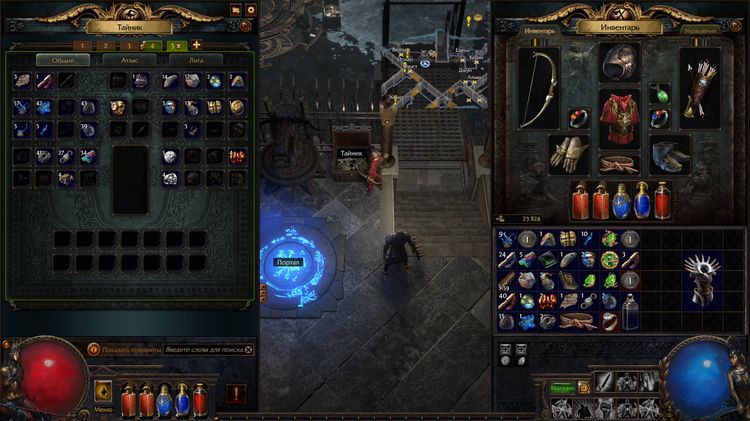Select the Общий stash section
The height and width of the screenshot is (421, 750).
click(62, 60)
